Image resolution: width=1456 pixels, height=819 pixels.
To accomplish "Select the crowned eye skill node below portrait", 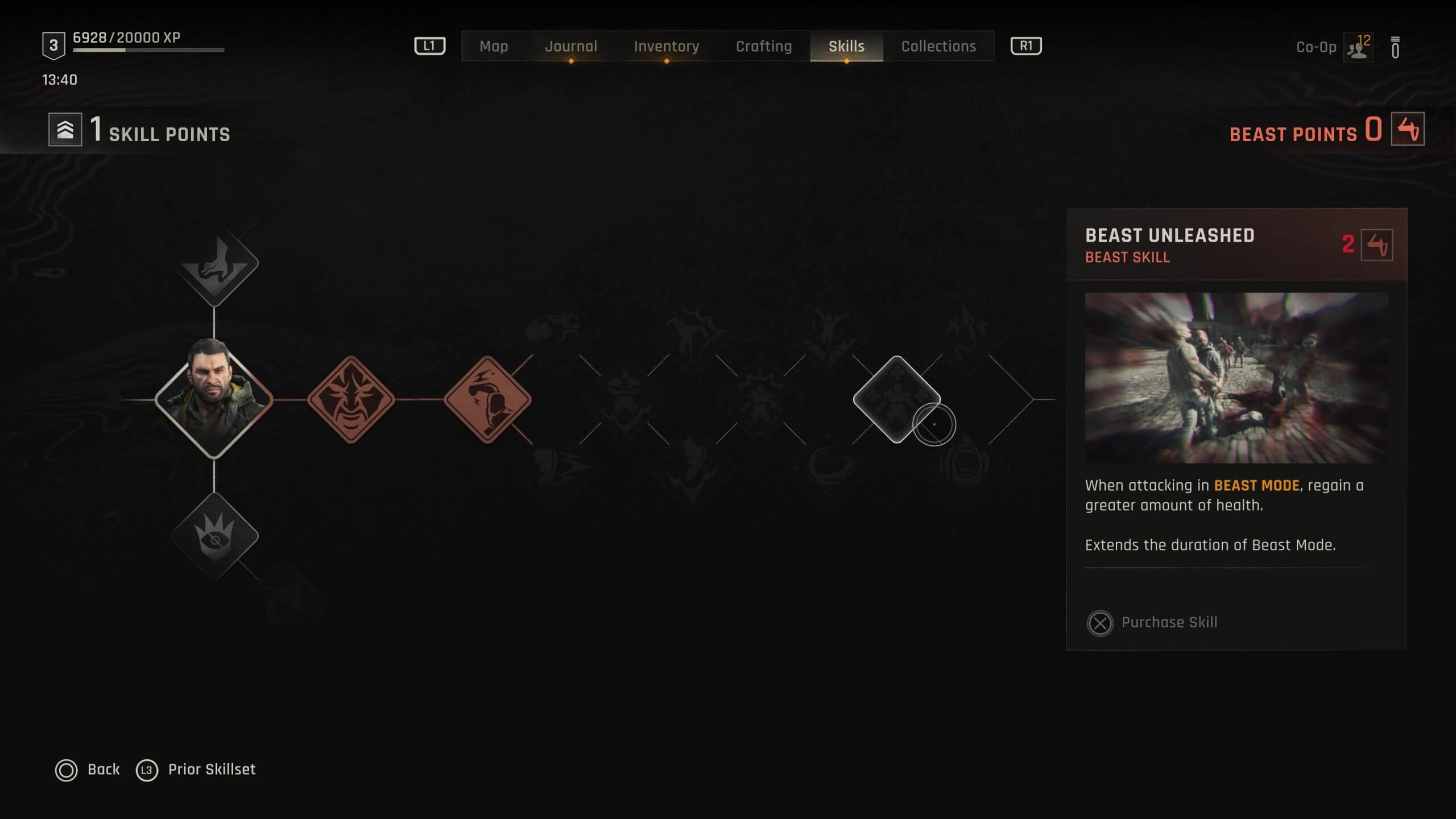I will click(214, 536).
